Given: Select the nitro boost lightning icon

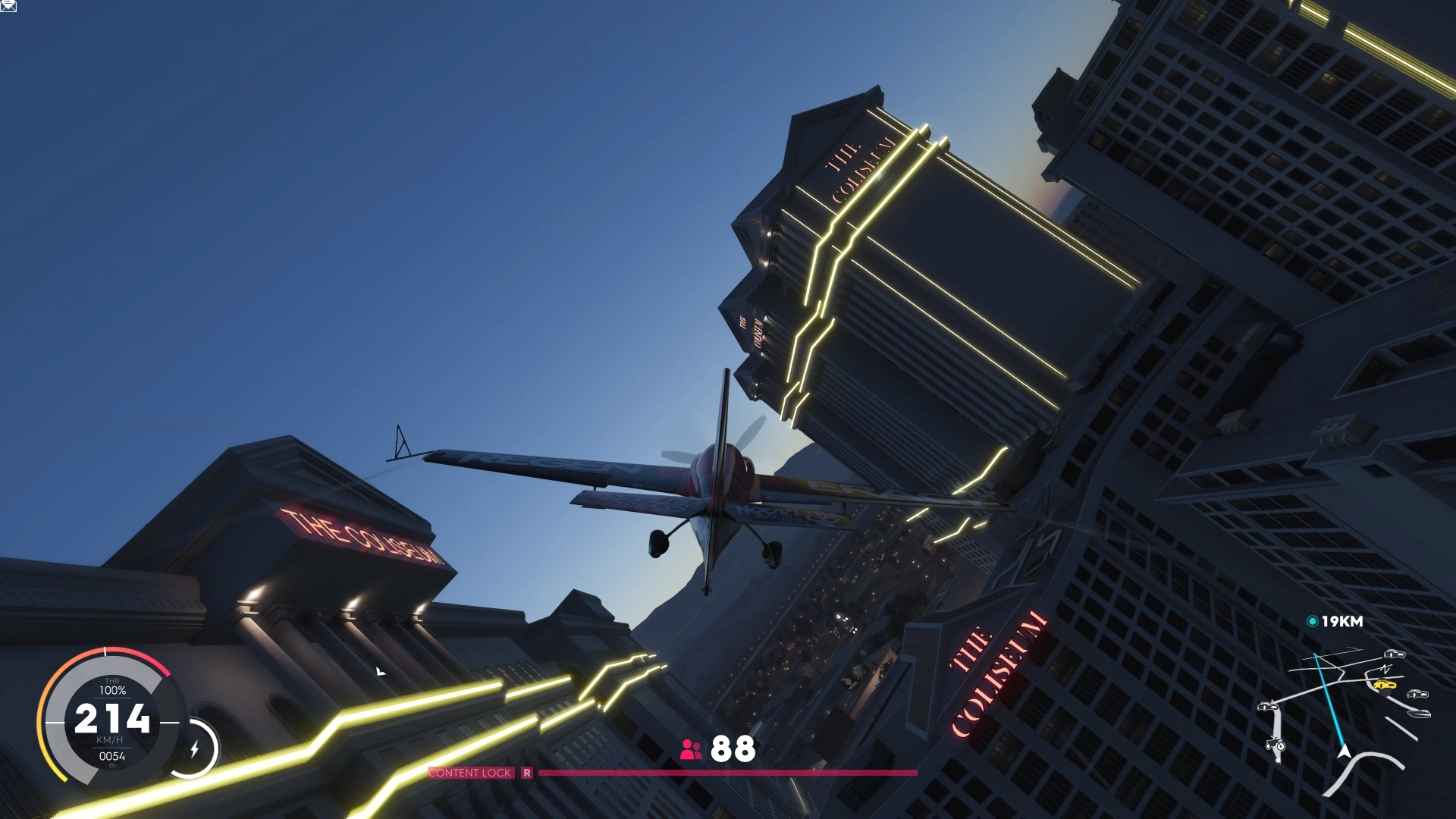Looking at the screenshot, I should pos(196,747).
